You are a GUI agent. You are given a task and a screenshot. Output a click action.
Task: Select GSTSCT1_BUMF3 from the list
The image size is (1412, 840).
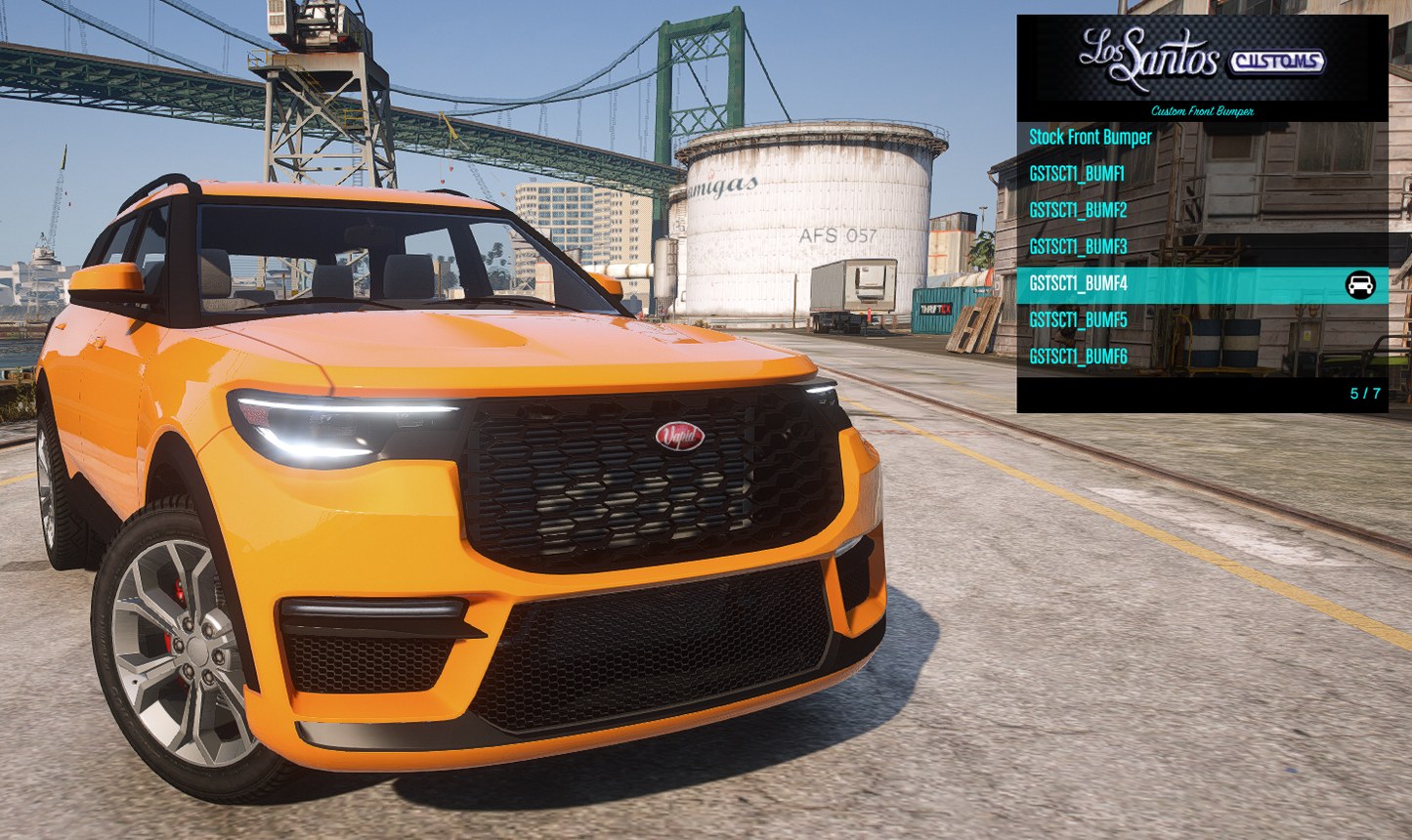click(1078, 247)
